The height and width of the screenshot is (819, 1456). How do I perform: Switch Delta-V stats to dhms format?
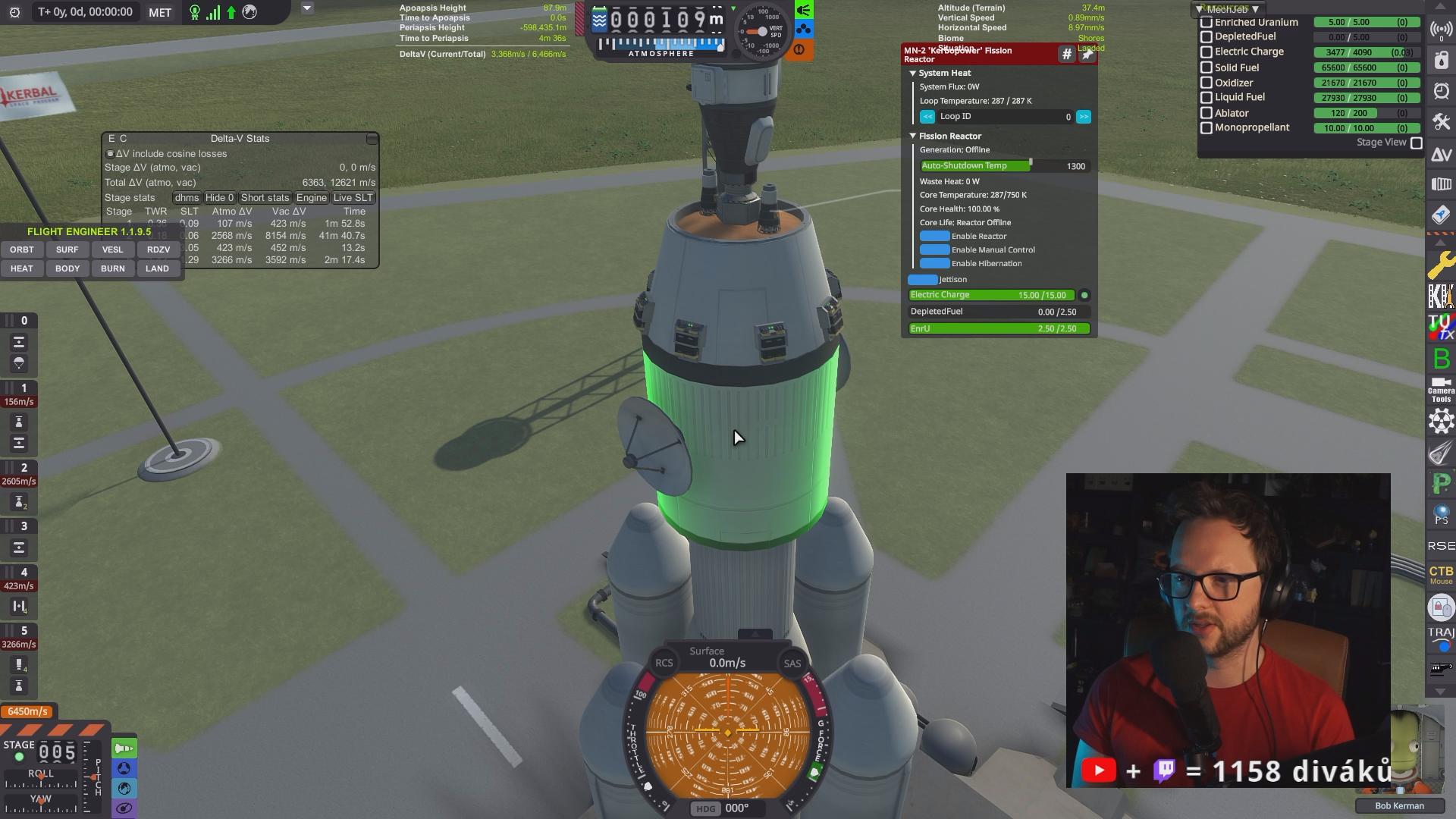click(x=187, y=198)
